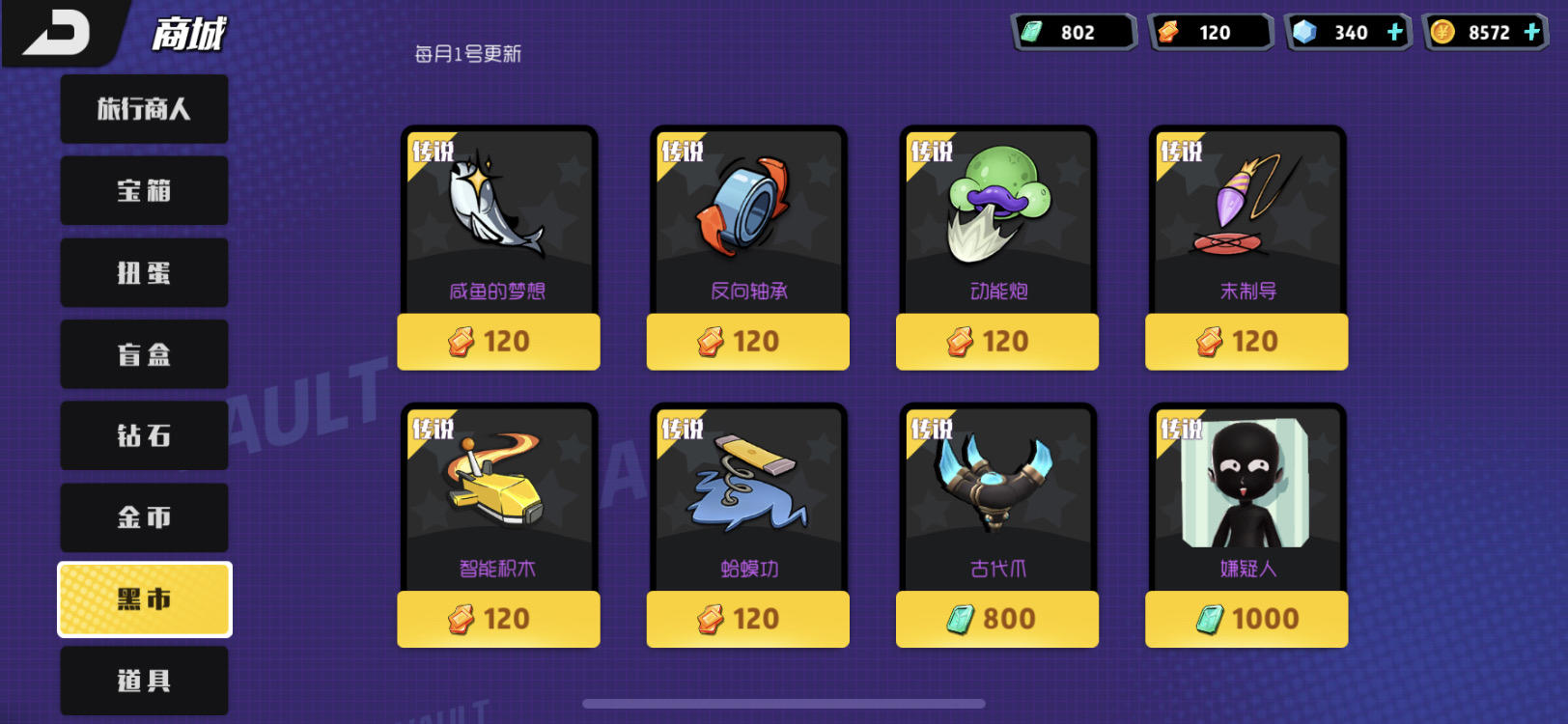The height and width of the screenshot is (724, 1568).
Task: Click the gold coin currency icon showing 8572
Action: click(x=1442, y=32)
